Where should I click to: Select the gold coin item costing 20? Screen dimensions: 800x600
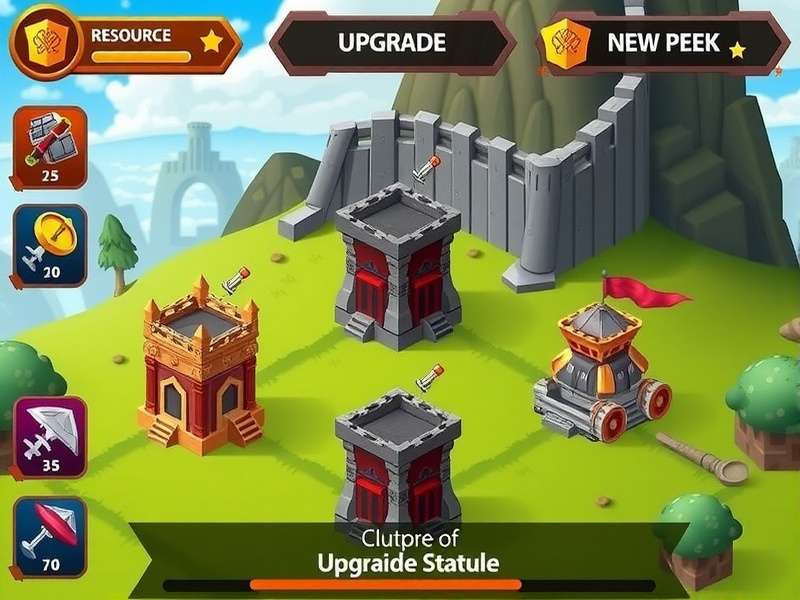(x=50, y=245)
